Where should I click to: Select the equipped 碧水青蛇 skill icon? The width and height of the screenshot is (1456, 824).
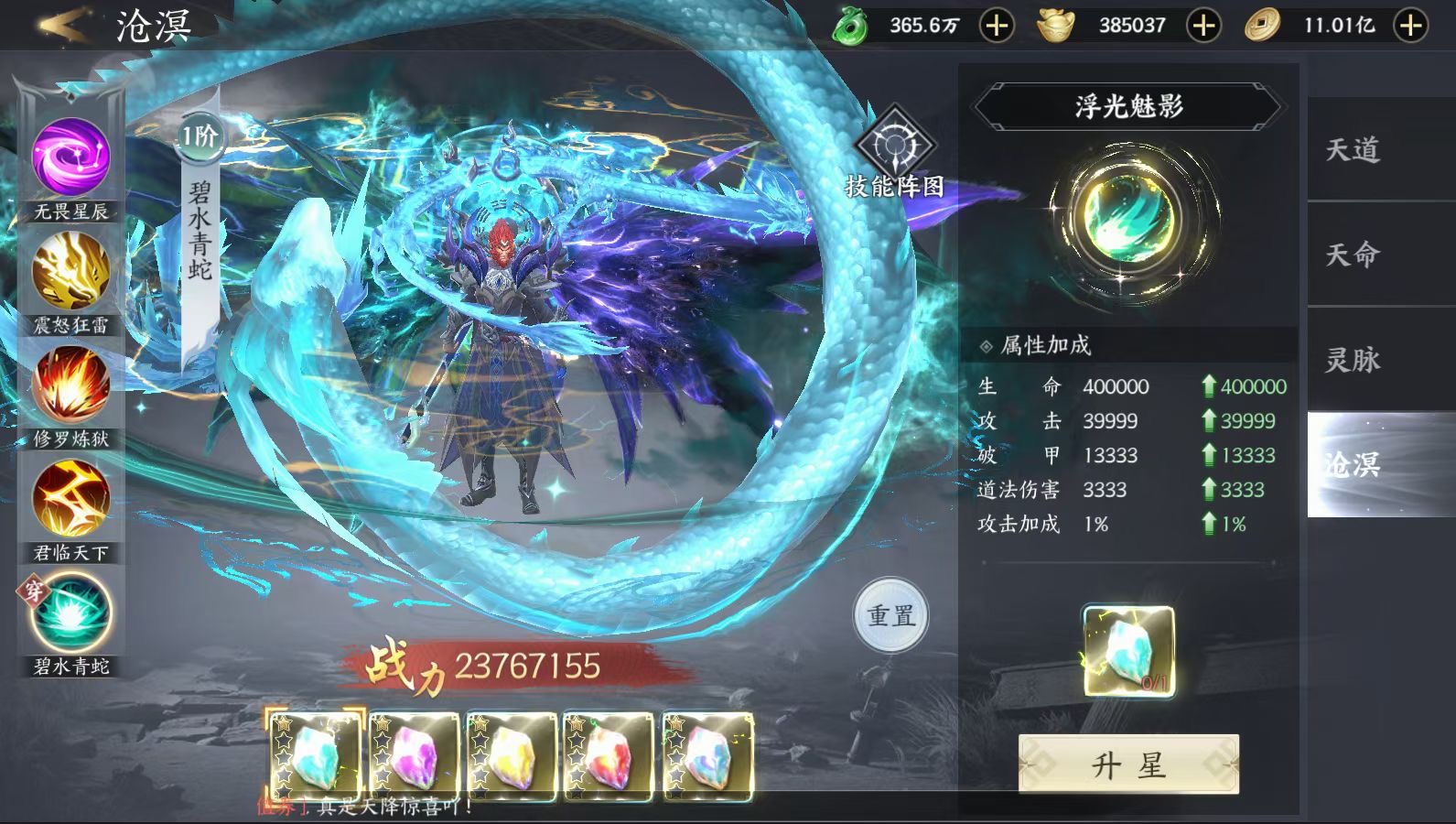(71, 613)
